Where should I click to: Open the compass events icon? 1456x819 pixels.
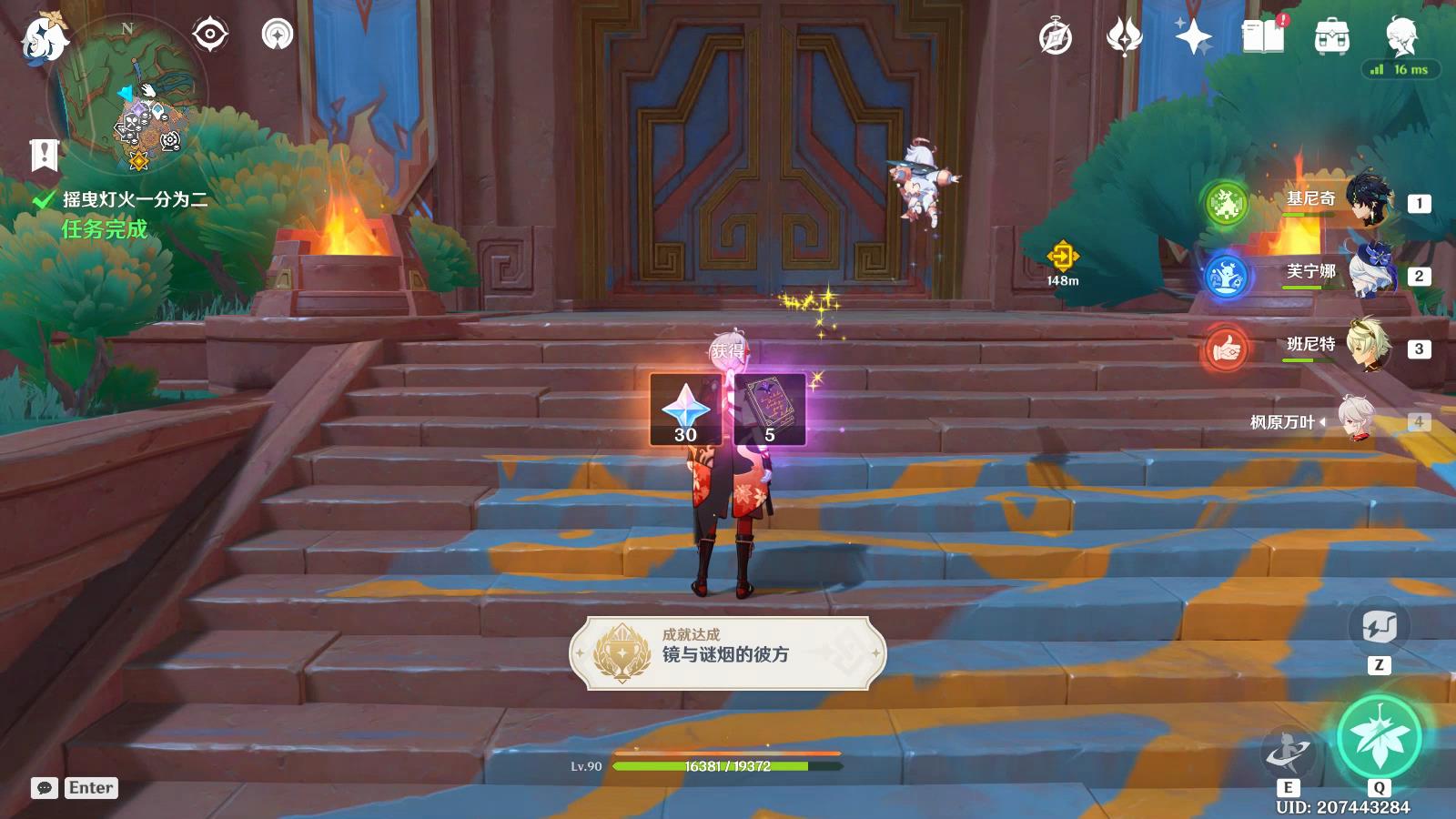tap(1056, 37)
